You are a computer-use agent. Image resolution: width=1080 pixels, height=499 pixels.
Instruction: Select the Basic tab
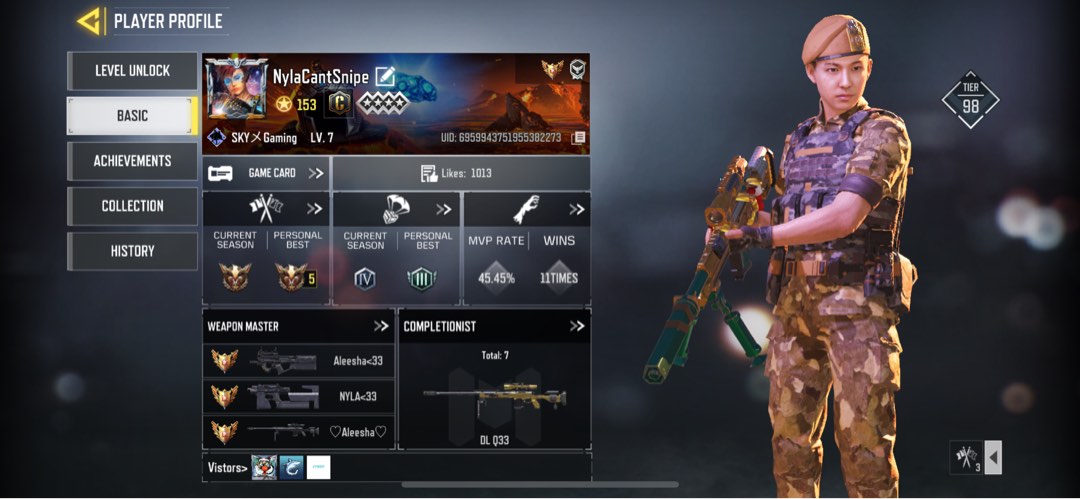point(132,116)
